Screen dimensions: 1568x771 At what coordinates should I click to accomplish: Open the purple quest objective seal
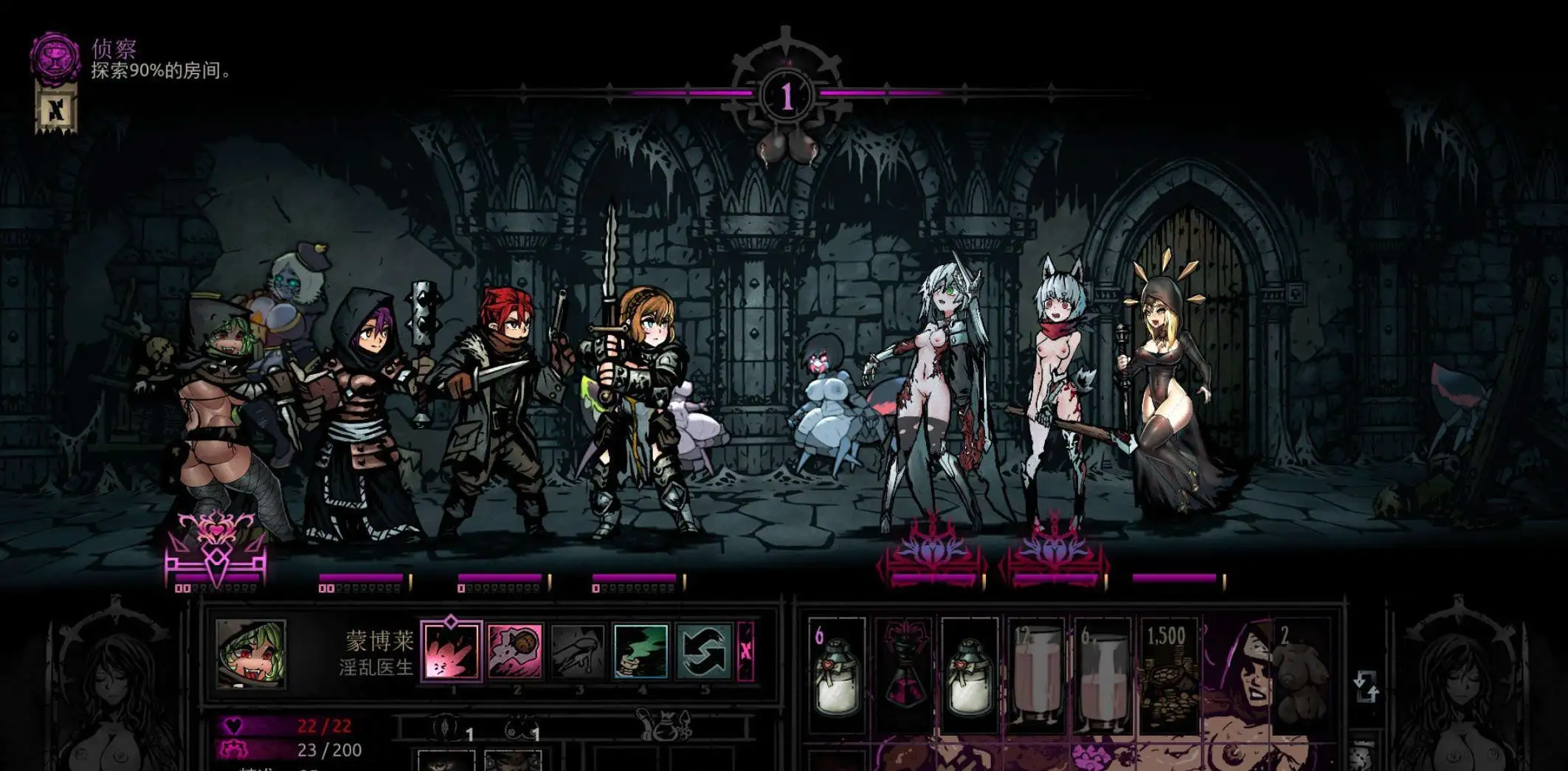55,57
